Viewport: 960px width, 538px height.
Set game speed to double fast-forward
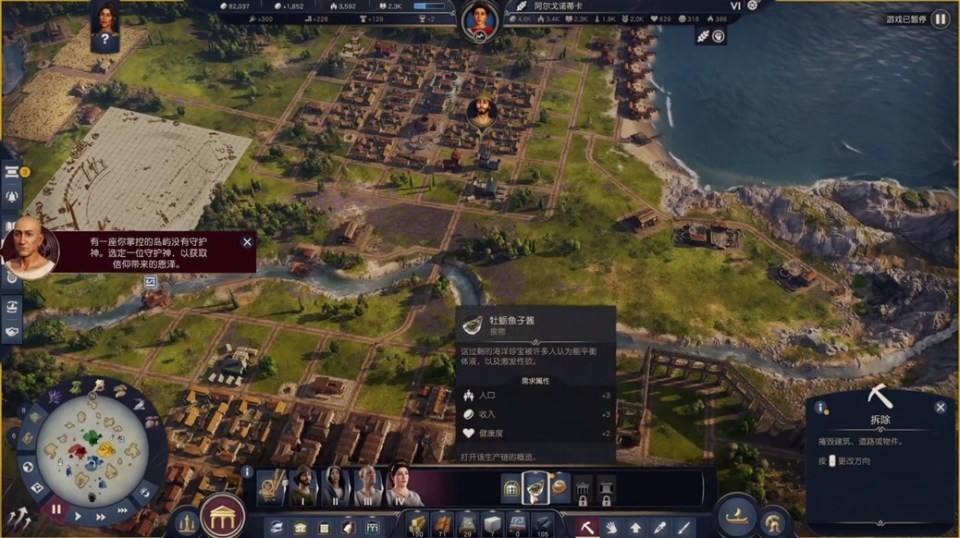pyautogui.click(x=101, y=517)
